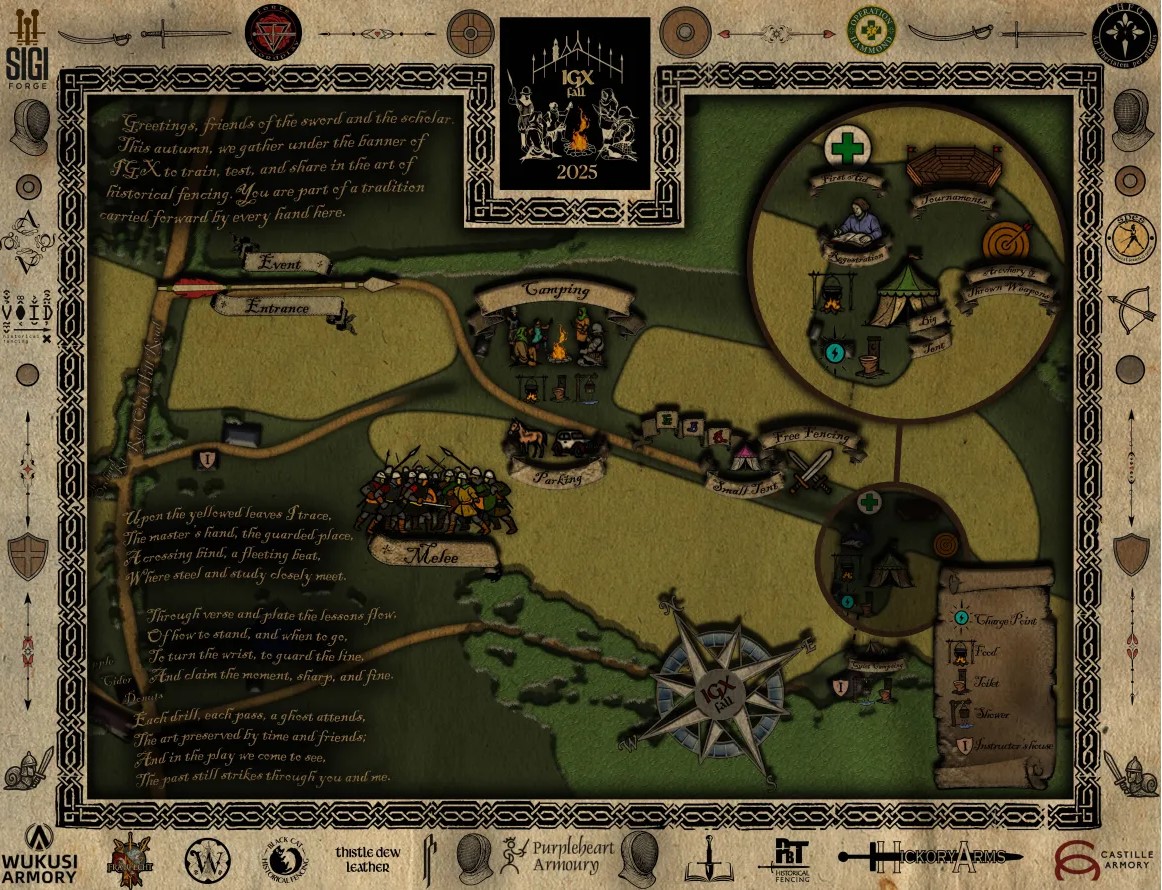This screenshot has height=890, width=1162.
Task: Open the Castille Armory sponsor logo
Action: (x=1104, y=855)
